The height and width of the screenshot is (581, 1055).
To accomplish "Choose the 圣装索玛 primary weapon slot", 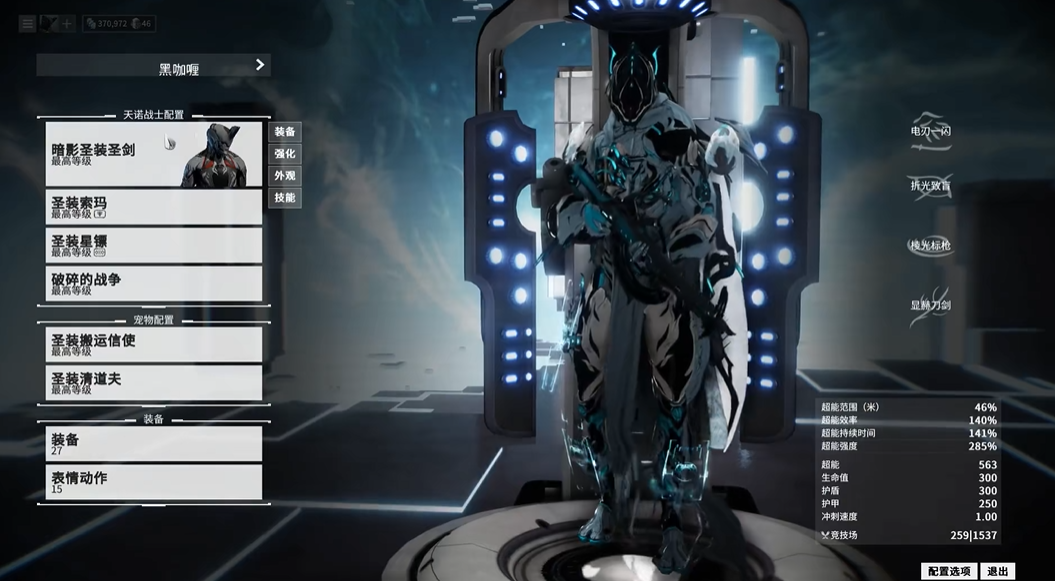I will [153, 206].
